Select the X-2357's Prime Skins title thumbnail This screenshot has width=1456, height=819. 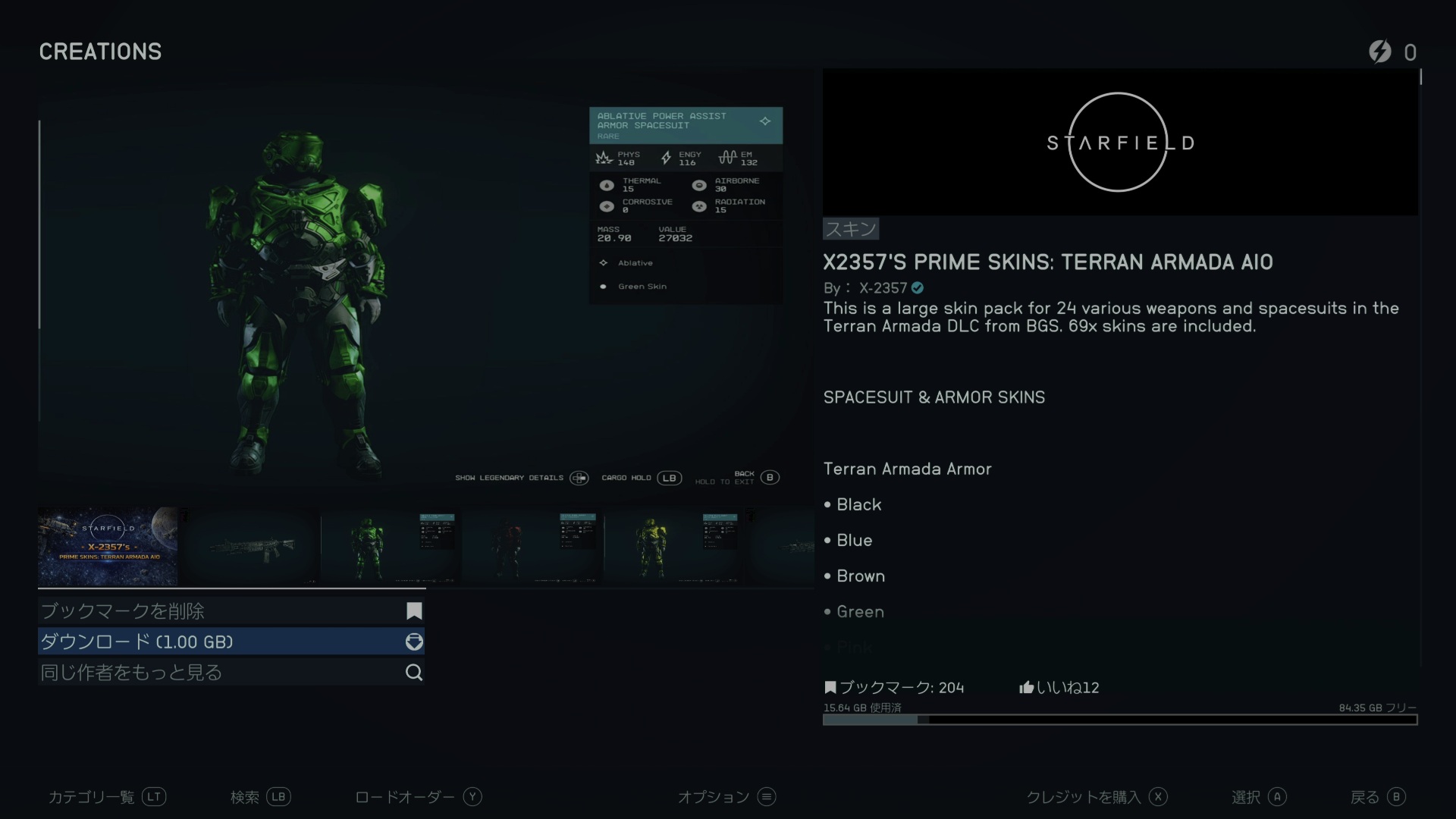[108, 546]
